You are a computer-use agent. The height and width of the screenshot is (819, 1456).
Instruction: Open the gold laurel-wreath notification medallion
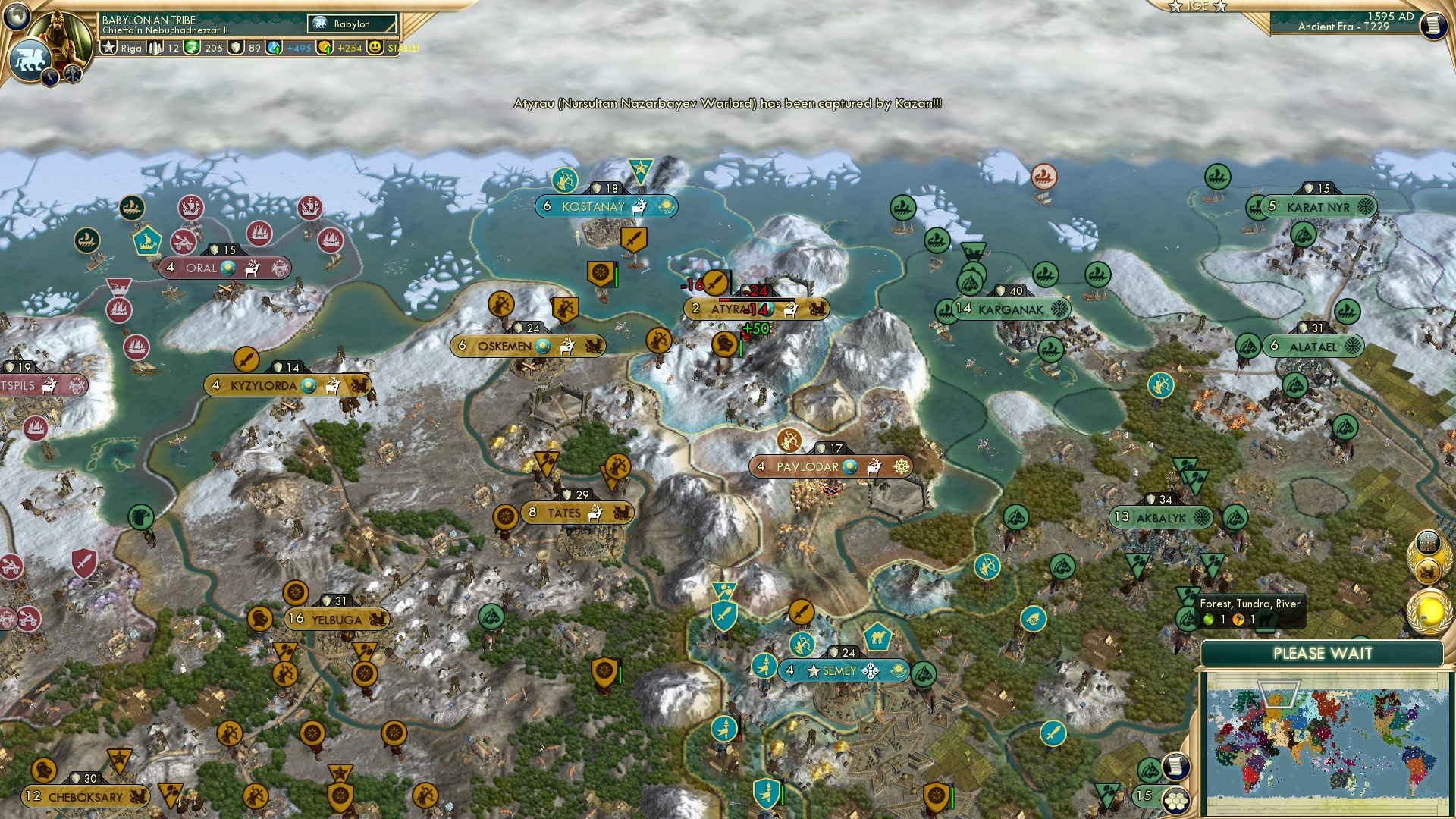(1428, 610)
